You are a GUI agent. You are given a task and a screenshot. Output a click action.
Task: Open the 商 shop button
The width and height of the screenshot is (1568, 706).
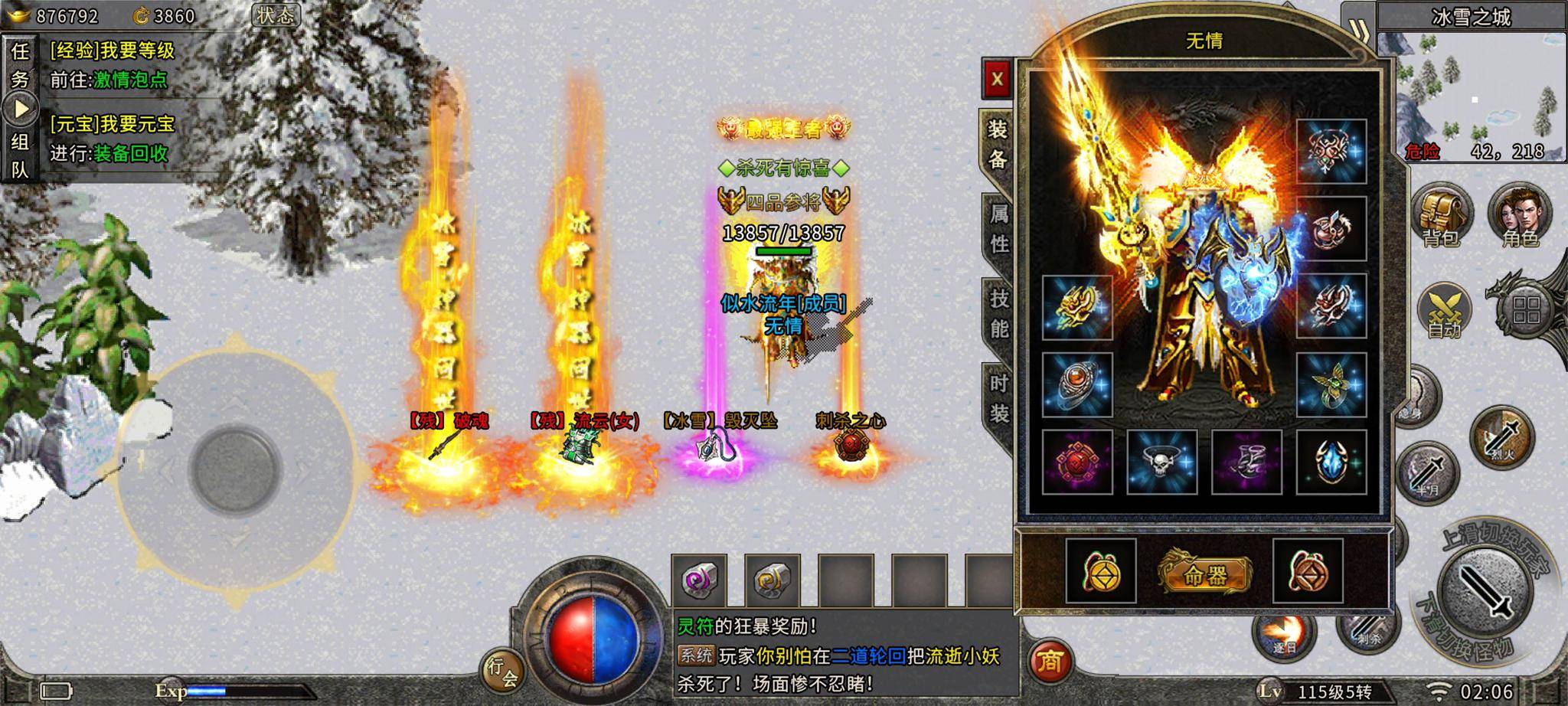pos(1049,660)
